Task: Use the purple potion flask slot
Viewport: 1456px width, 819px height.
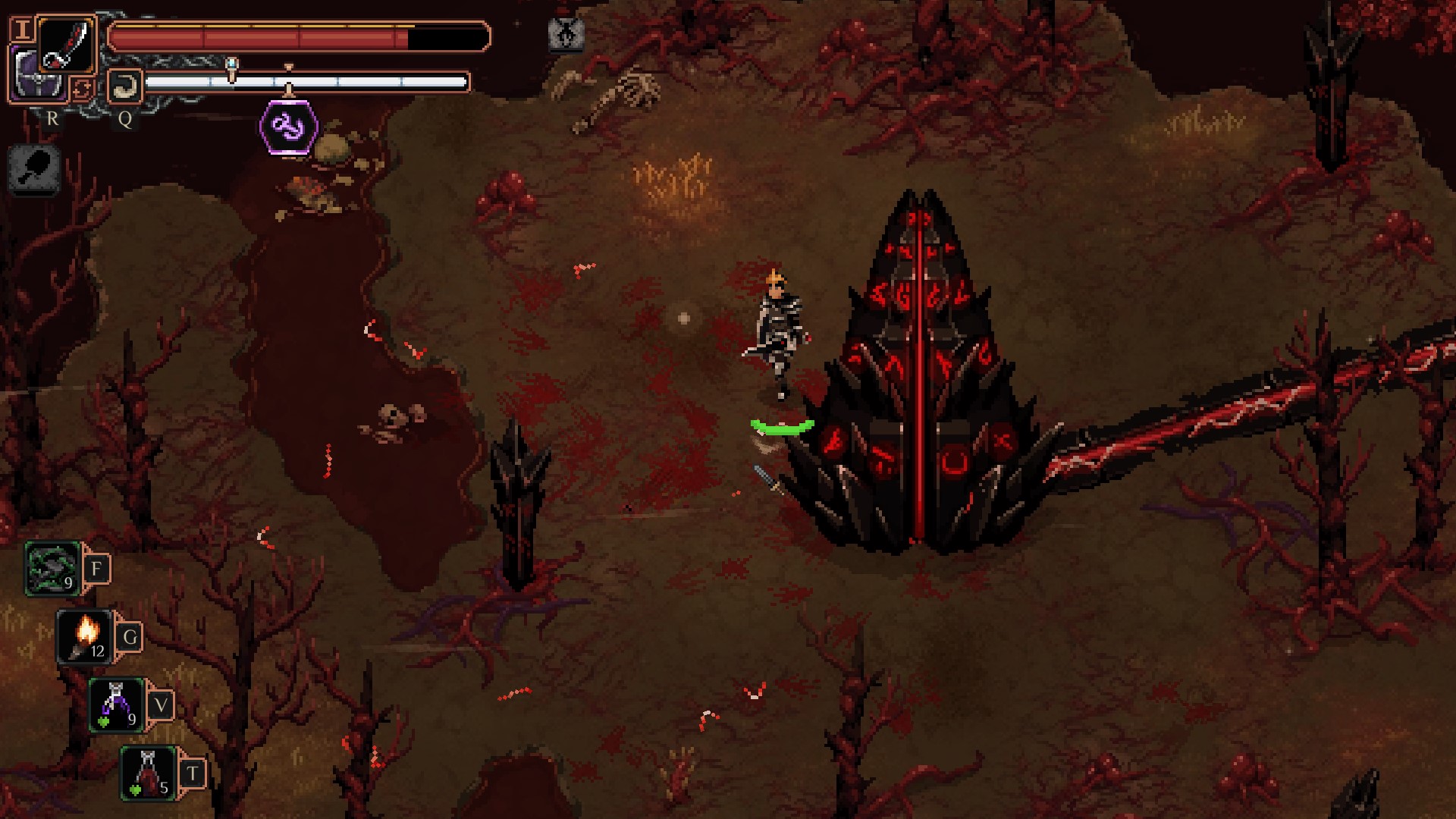Action: click(117, 705)
